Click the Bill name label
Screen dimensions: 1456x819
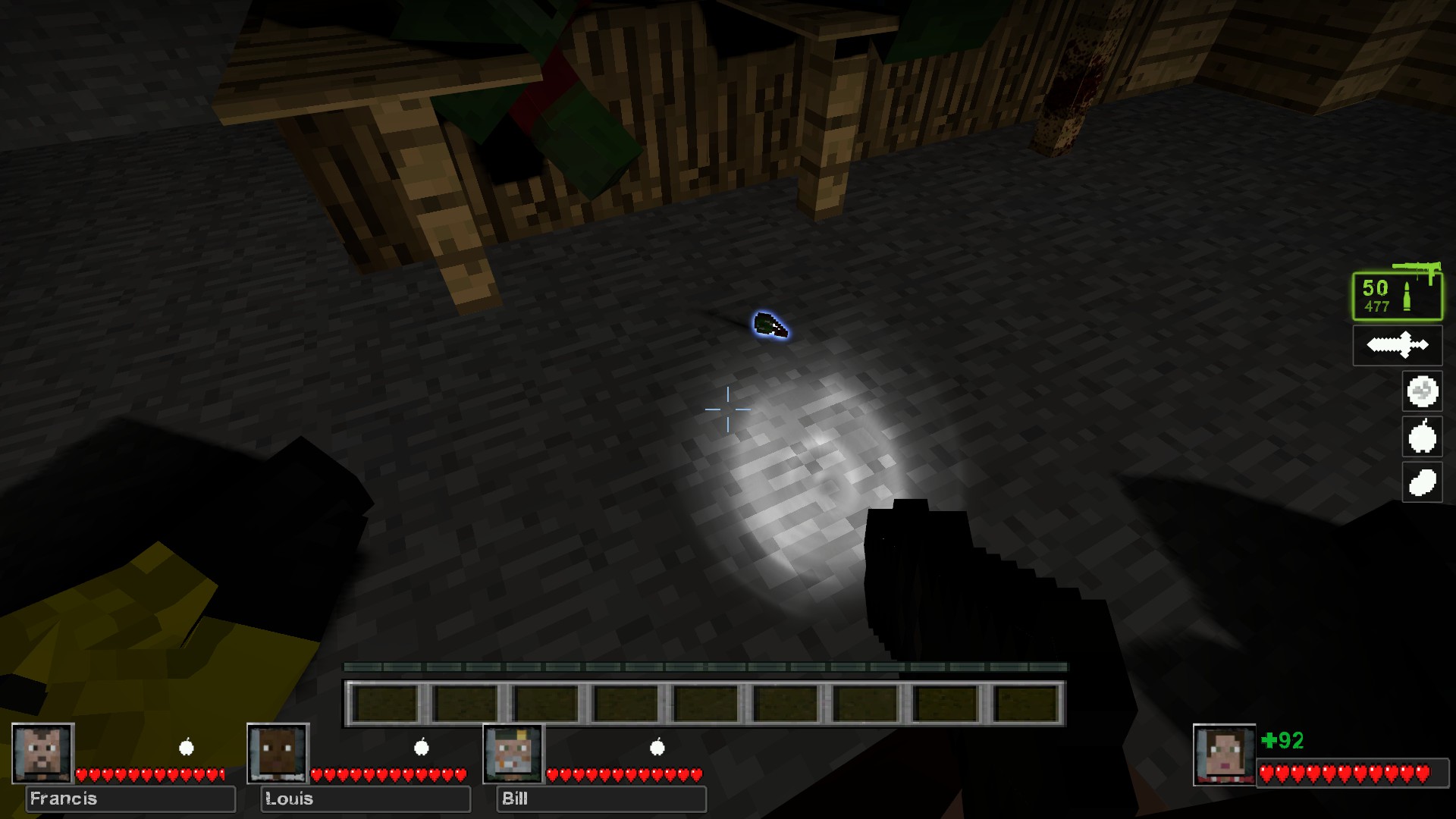click(601, 799)
